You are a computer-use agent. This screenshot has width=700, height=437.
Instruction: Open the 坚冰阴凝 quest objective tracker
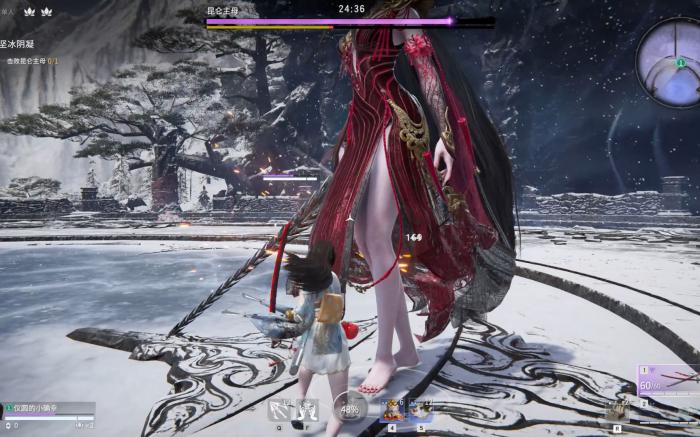pyautogui.click(x=27, y=45)
